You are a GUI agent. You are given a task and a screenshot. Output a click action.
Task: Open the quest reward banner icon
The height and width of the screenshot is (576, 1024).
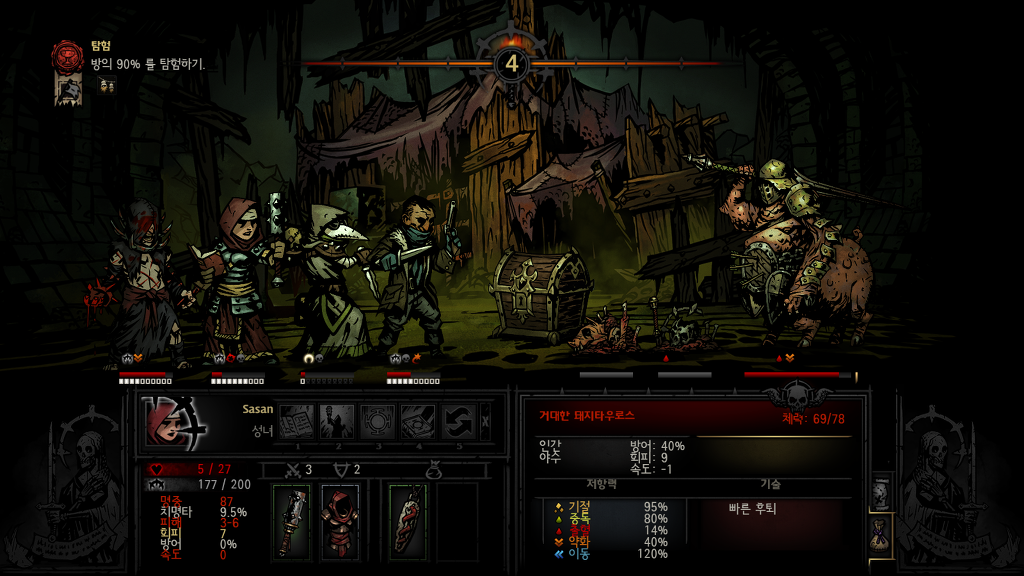69,90
